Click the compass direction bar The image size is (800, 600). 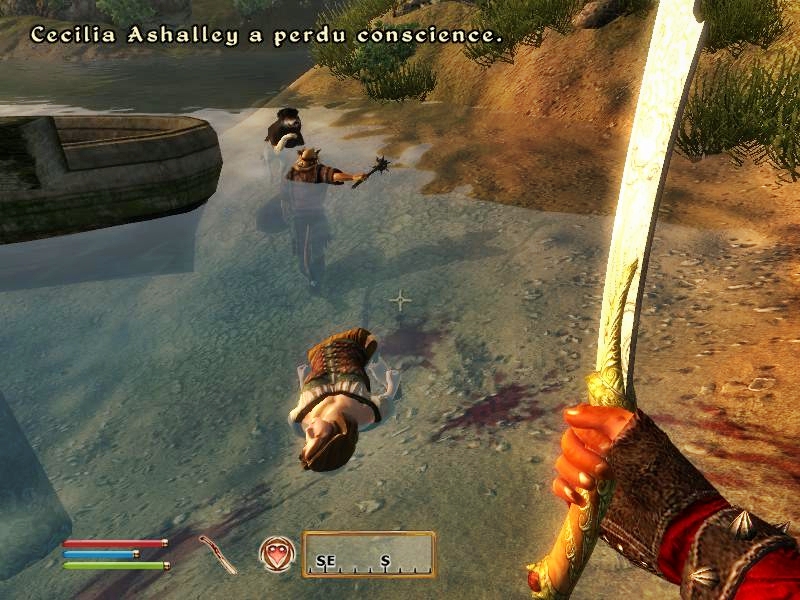pyautogui.click(x=369, y=555)
